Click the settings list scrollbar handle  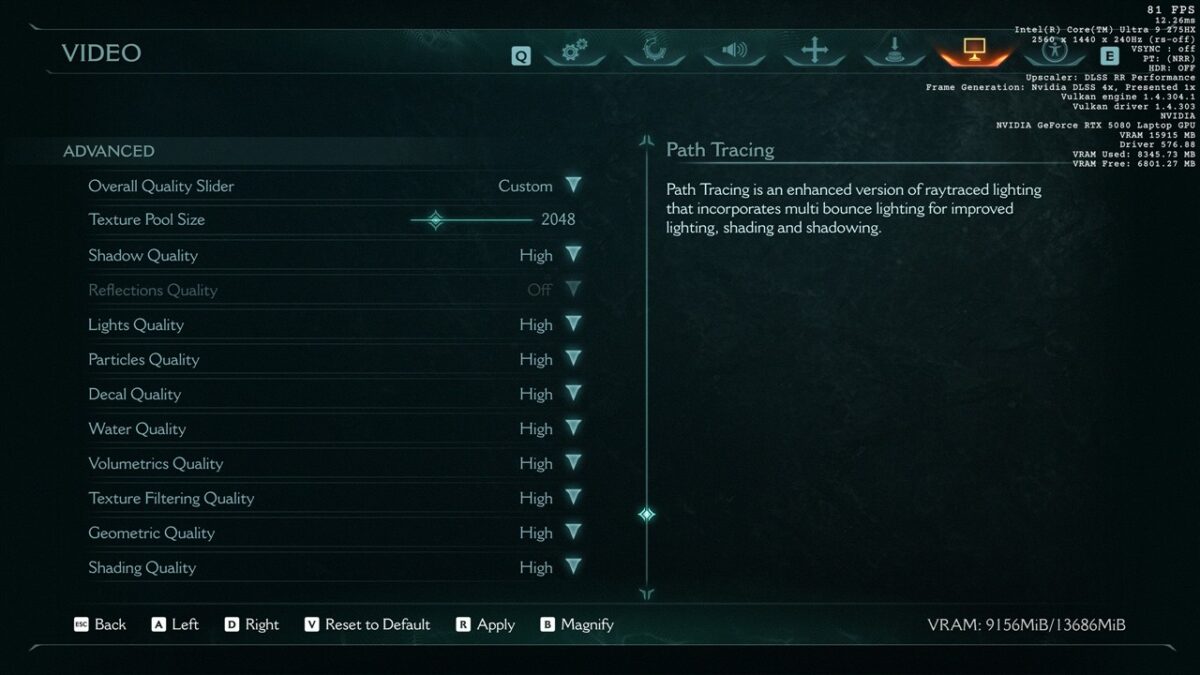coord(647,514)
